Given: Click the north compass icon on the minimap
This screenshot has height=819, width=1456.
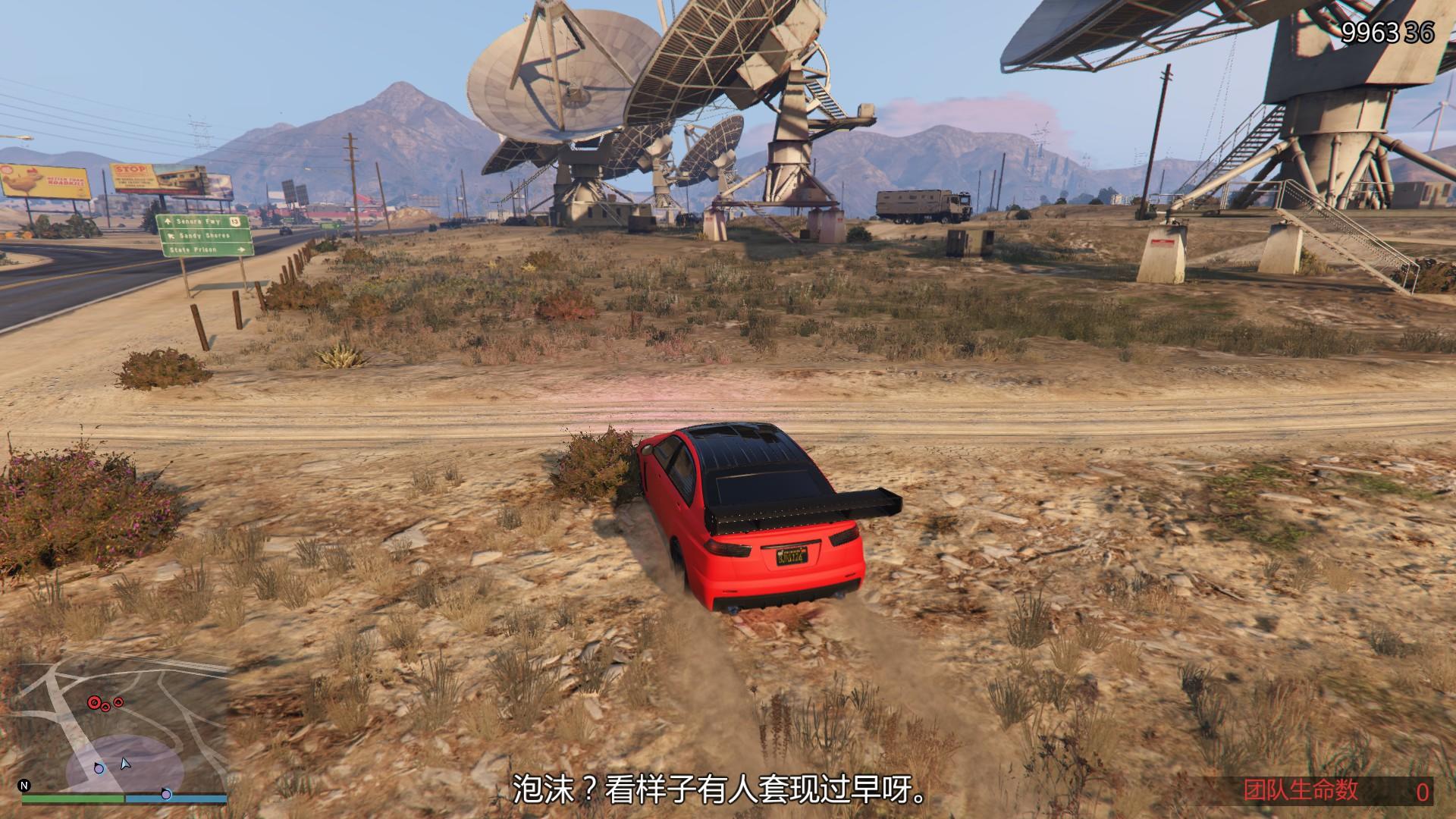Looking at the screenshot, I should click(24, 786).
